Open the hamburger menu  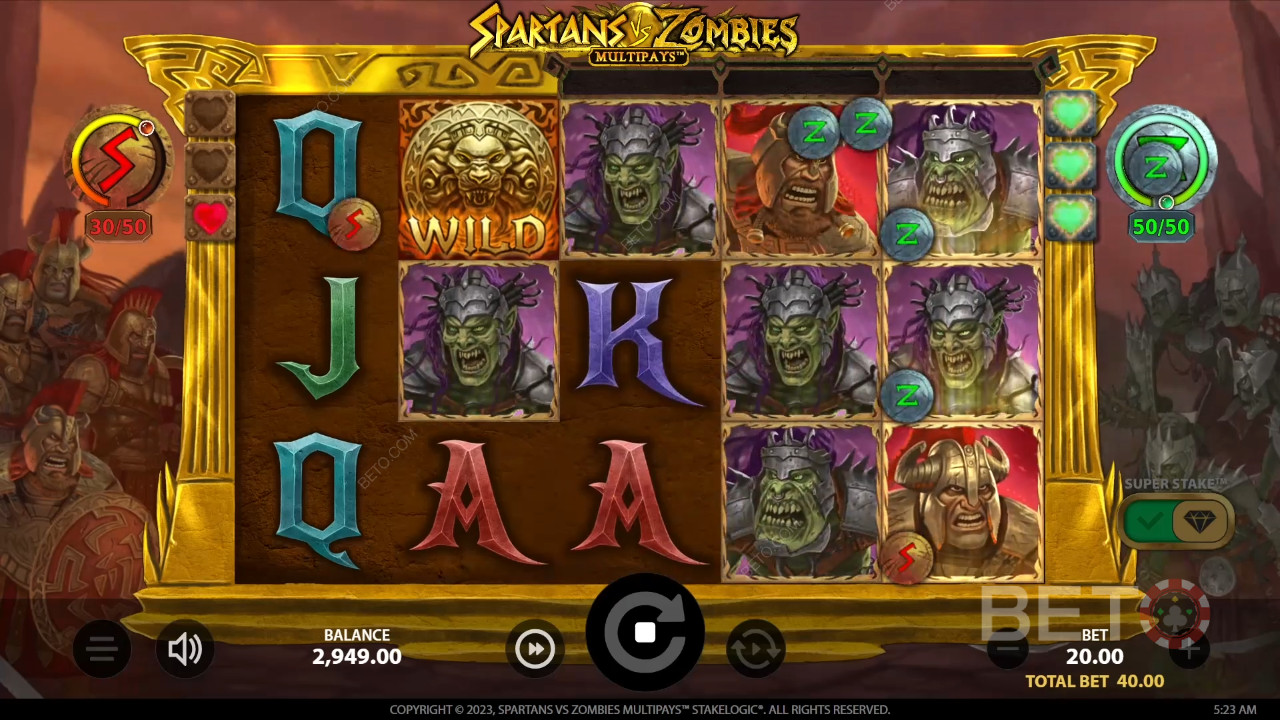[101, 650]
